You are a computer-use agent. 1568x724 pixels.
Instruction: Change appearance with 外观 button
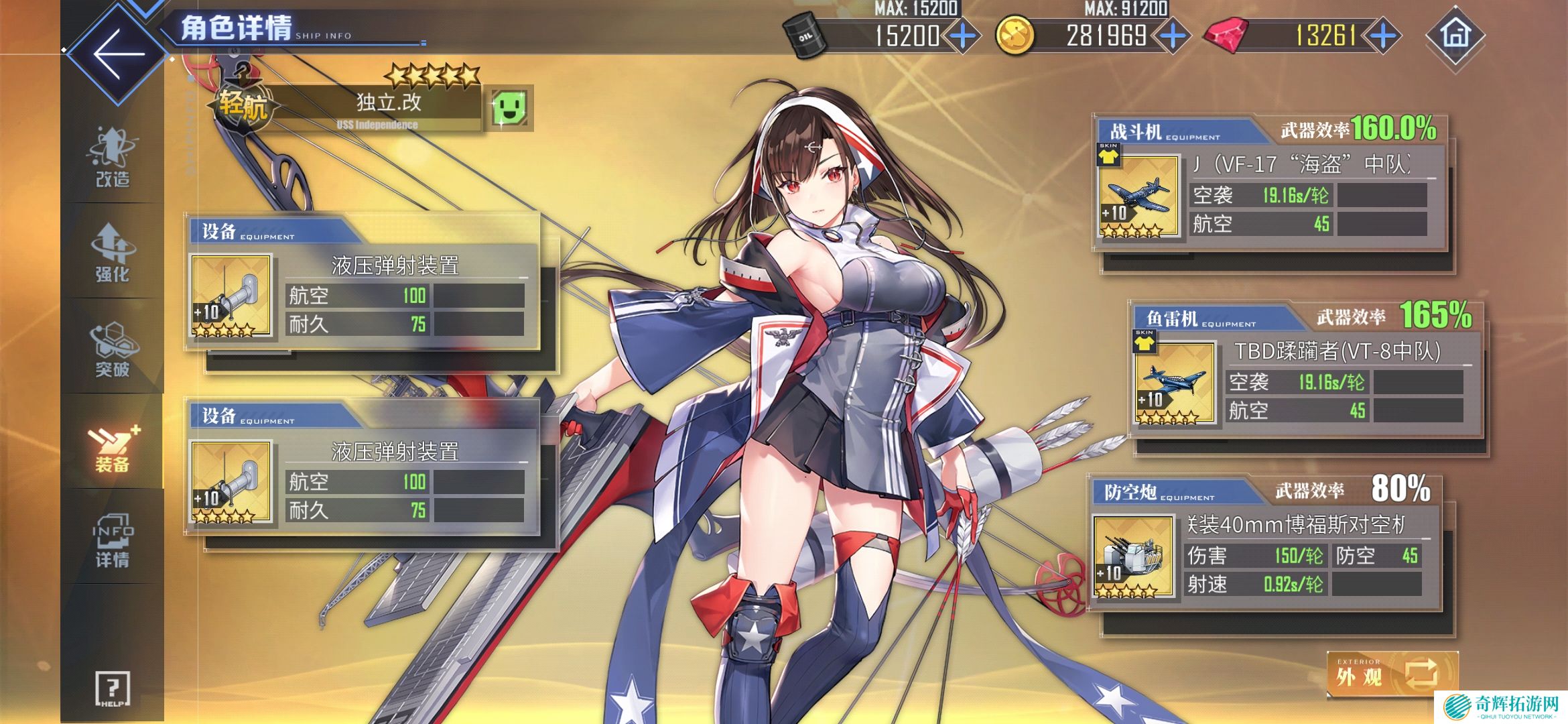click(x=1392, y=674)
